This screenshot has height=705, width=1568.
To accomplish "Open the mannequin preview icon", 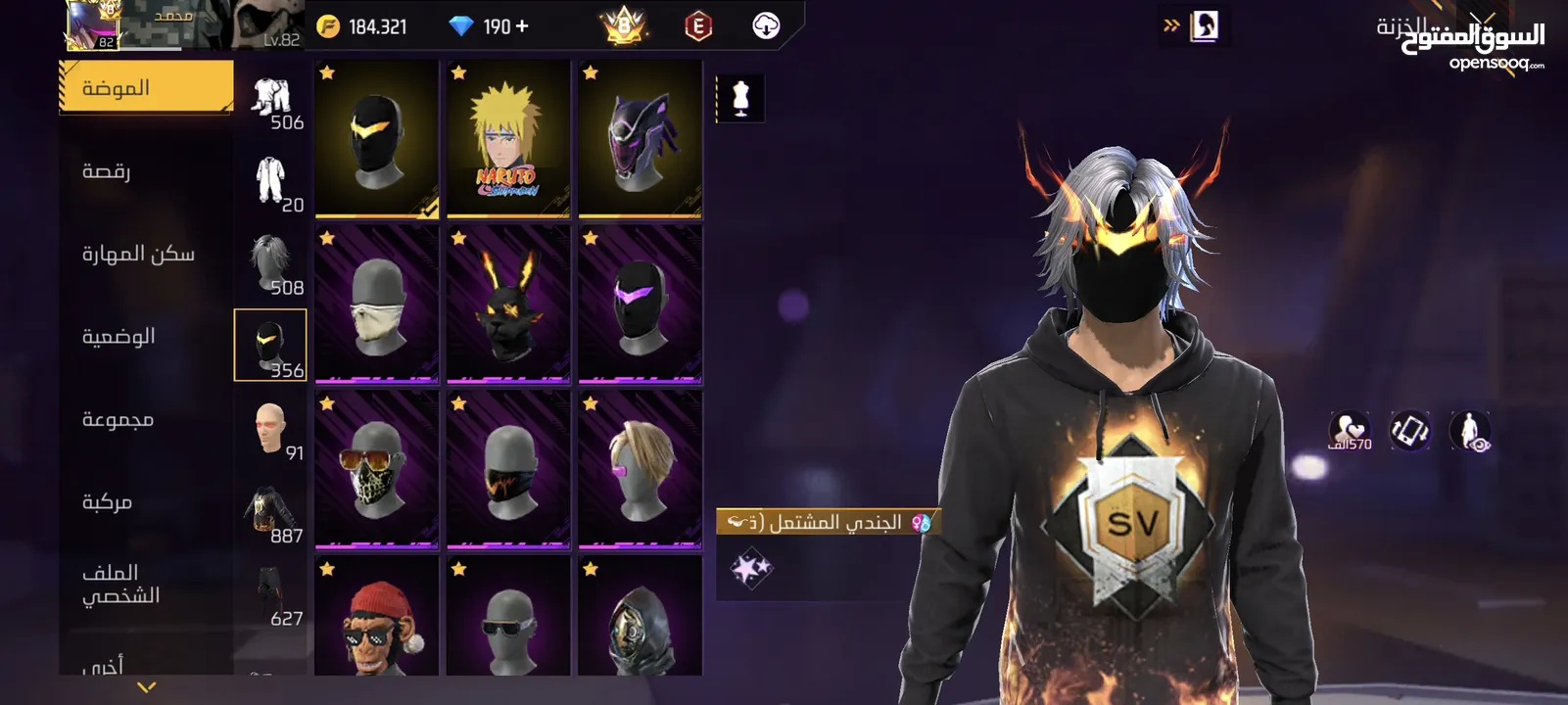I will [740, 98].
